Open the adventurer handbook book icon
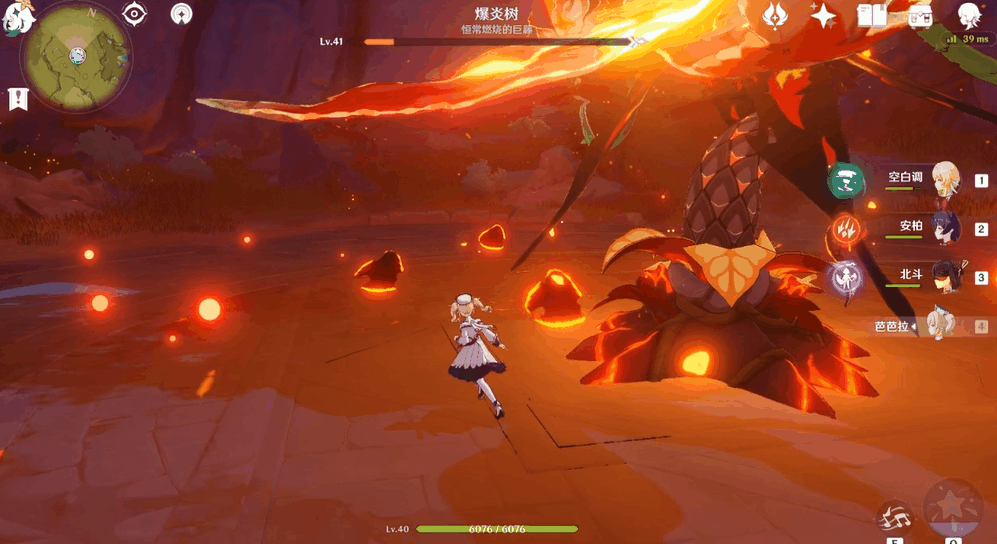The width and height of the screenshot is (997, 544). point(872,15)
